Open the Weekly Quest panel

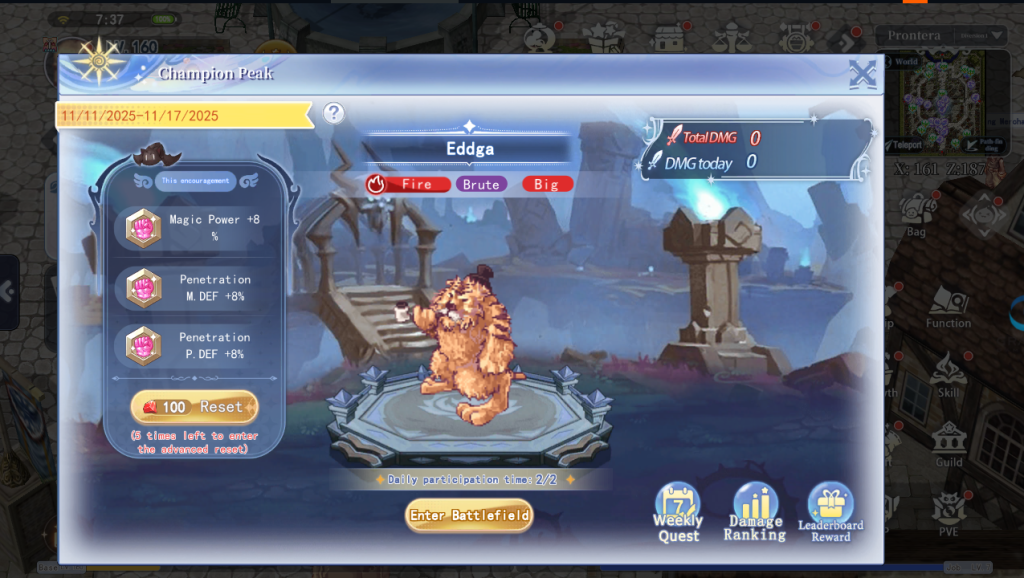pyautogui.click(x=678, y=512)
